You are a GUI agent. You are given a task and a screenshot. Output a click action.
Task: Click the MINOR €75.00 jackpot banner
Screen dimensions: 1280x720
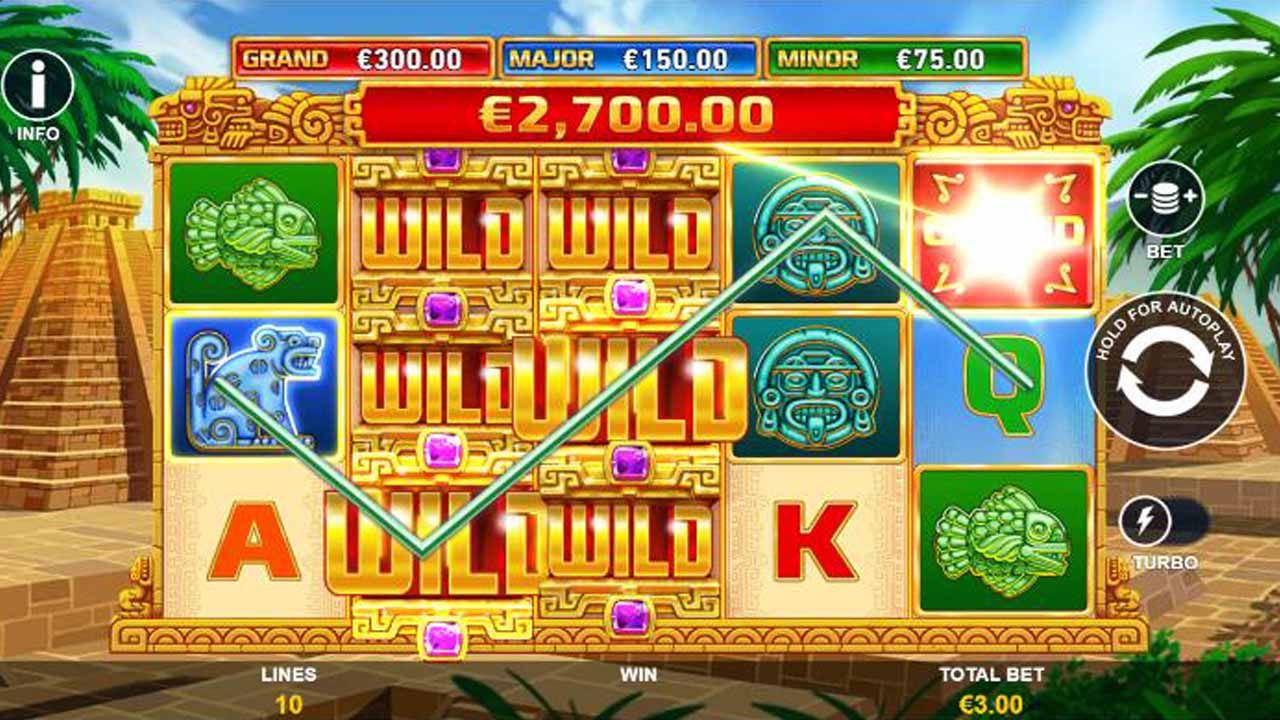[897, 58]
